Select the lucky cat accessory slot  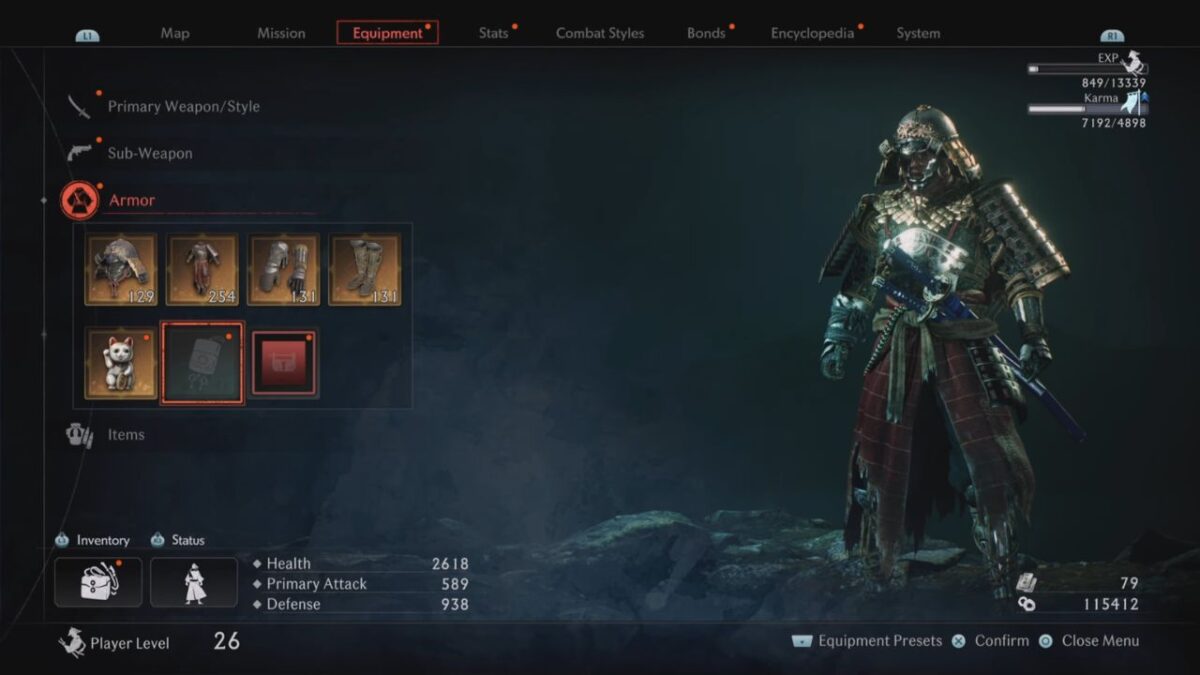coord(121,364)
